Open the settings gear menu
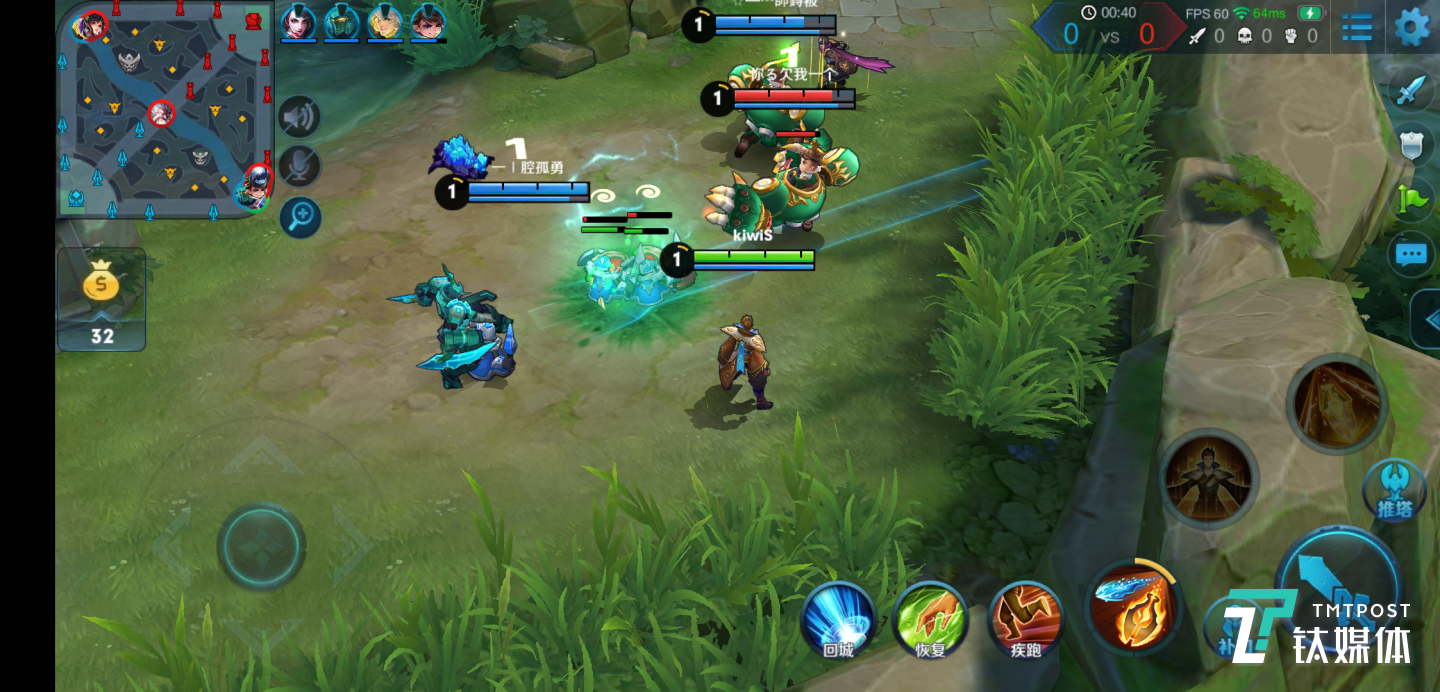The image size is (1440, 692). (x=1411, y=27)
